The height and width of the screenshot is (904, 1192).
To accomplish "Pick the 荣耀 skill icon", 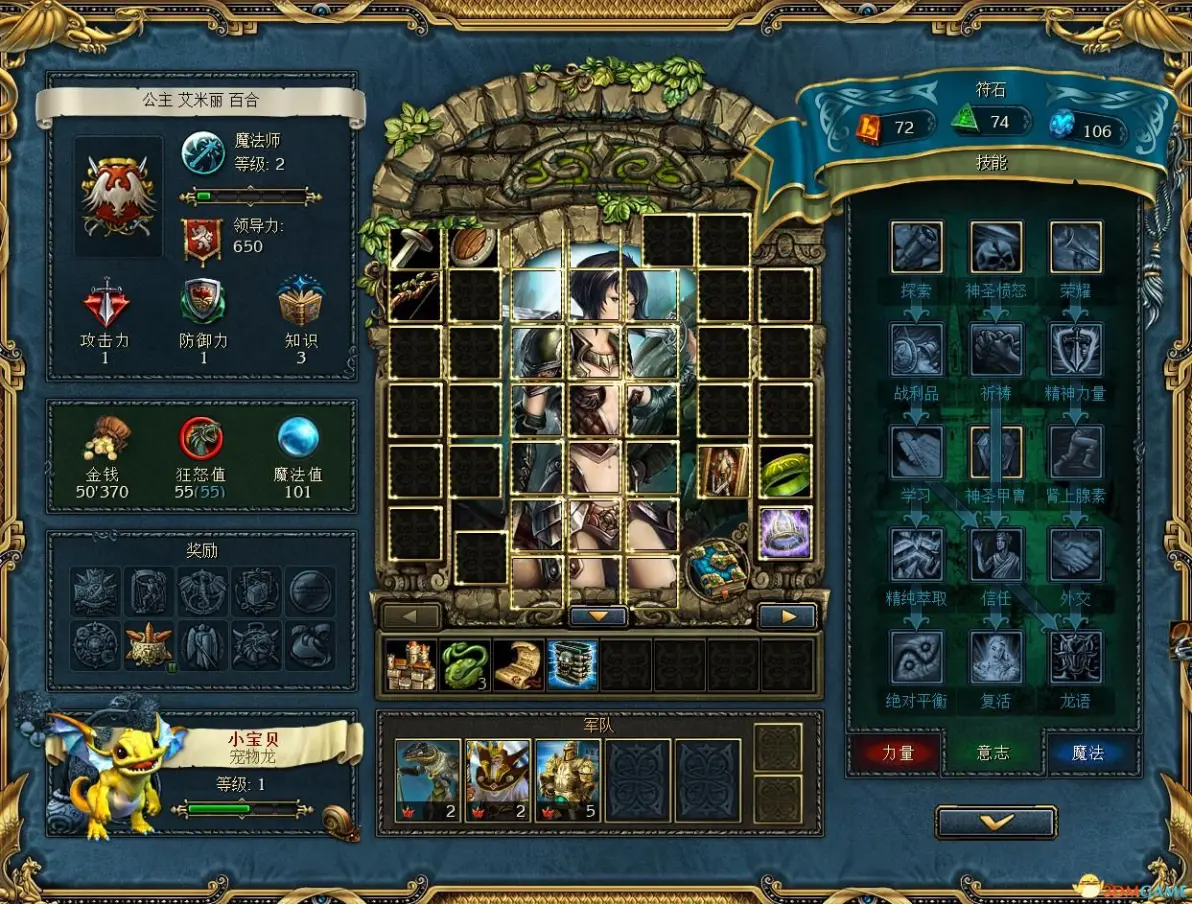I will tap(1075, 247).
